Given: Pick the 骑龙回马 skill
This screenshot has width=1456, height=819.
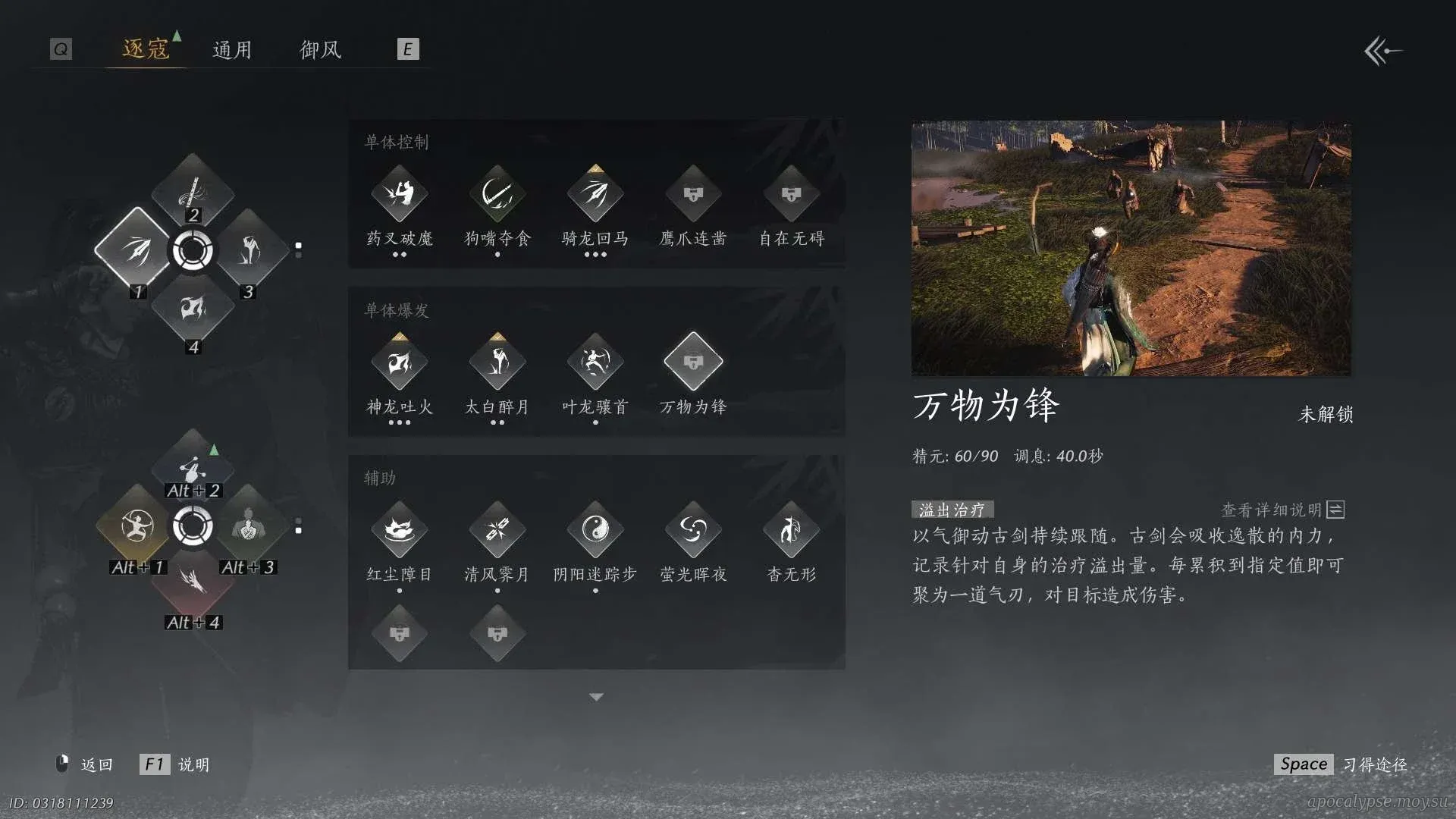Looking at the screenshot, I should click(x=595, y=194).
